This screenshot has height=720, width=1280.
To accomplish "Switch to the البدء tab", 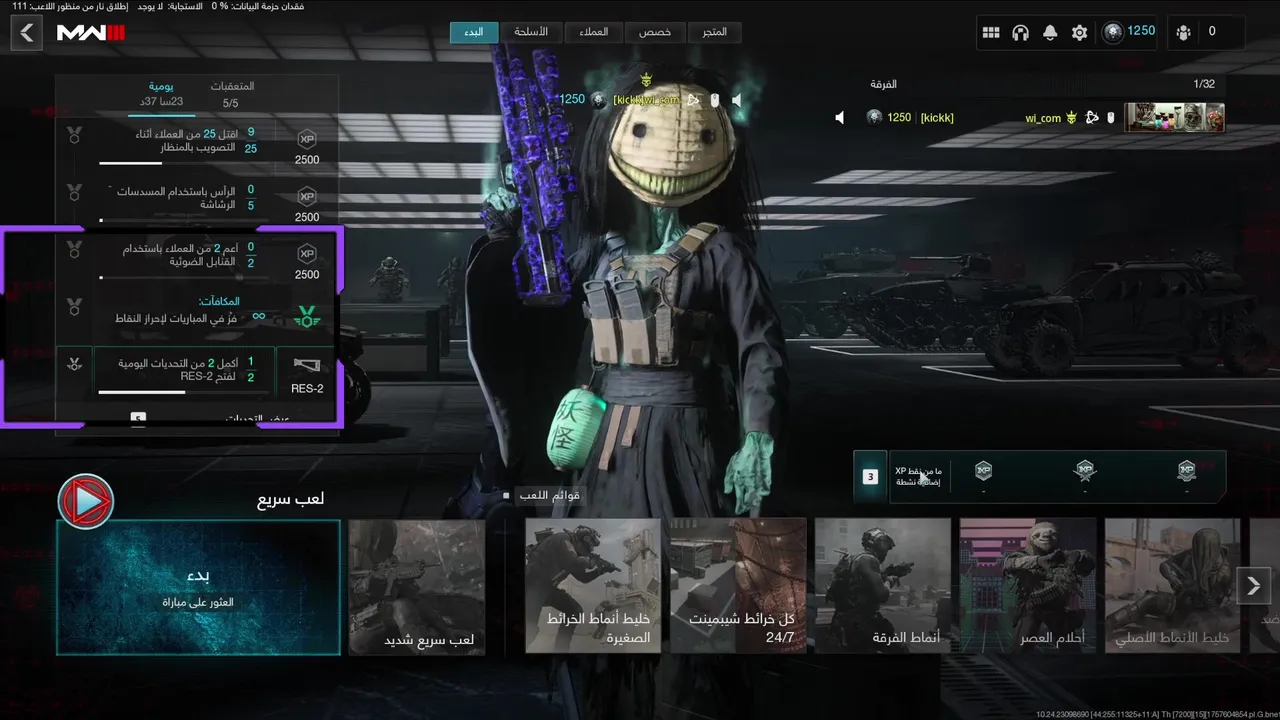I will point(474,32).
